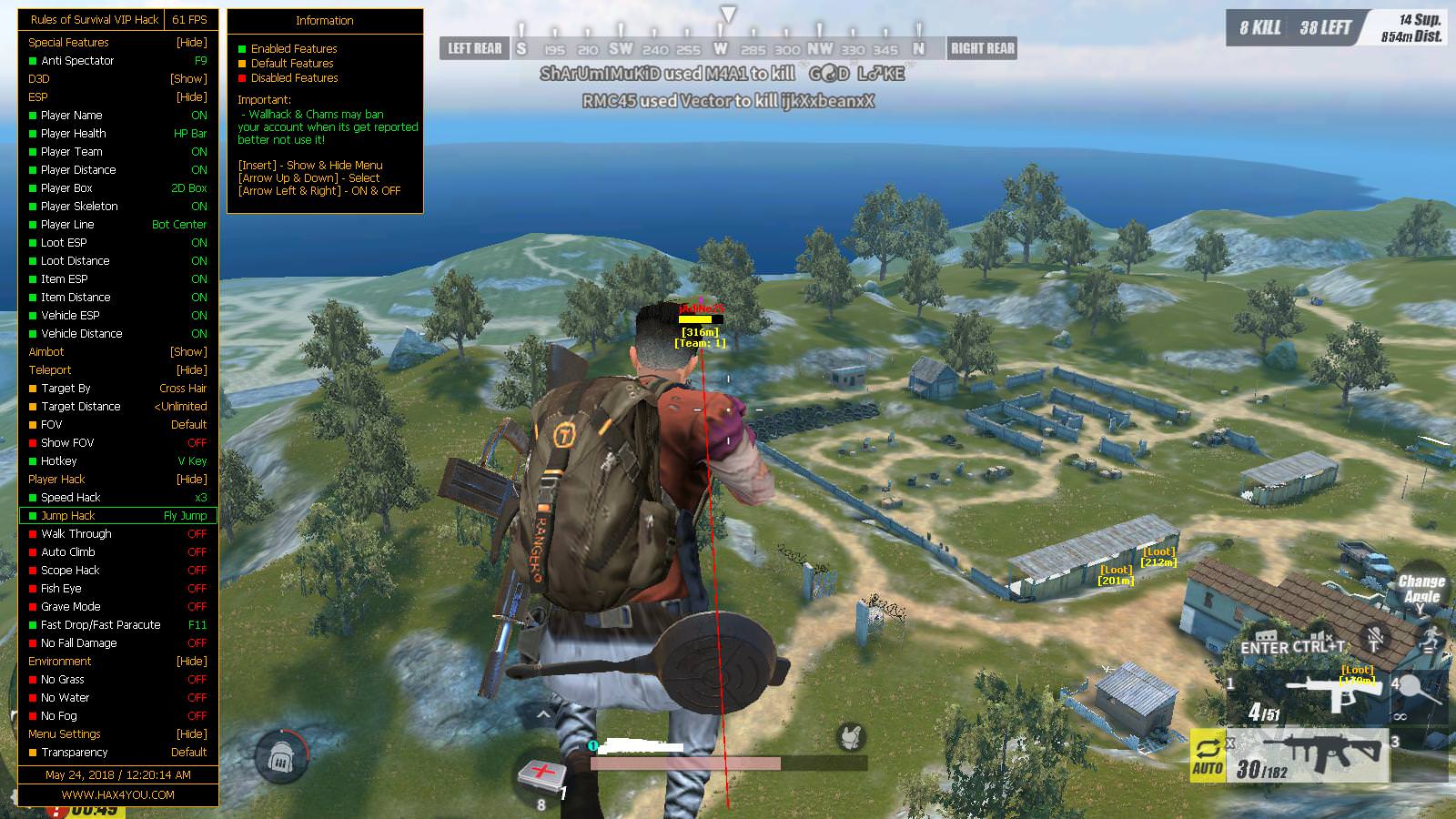1456x819 pixels.
Task: Select the Jump Hack Fly Jump row
Action: tap(118, 515)
